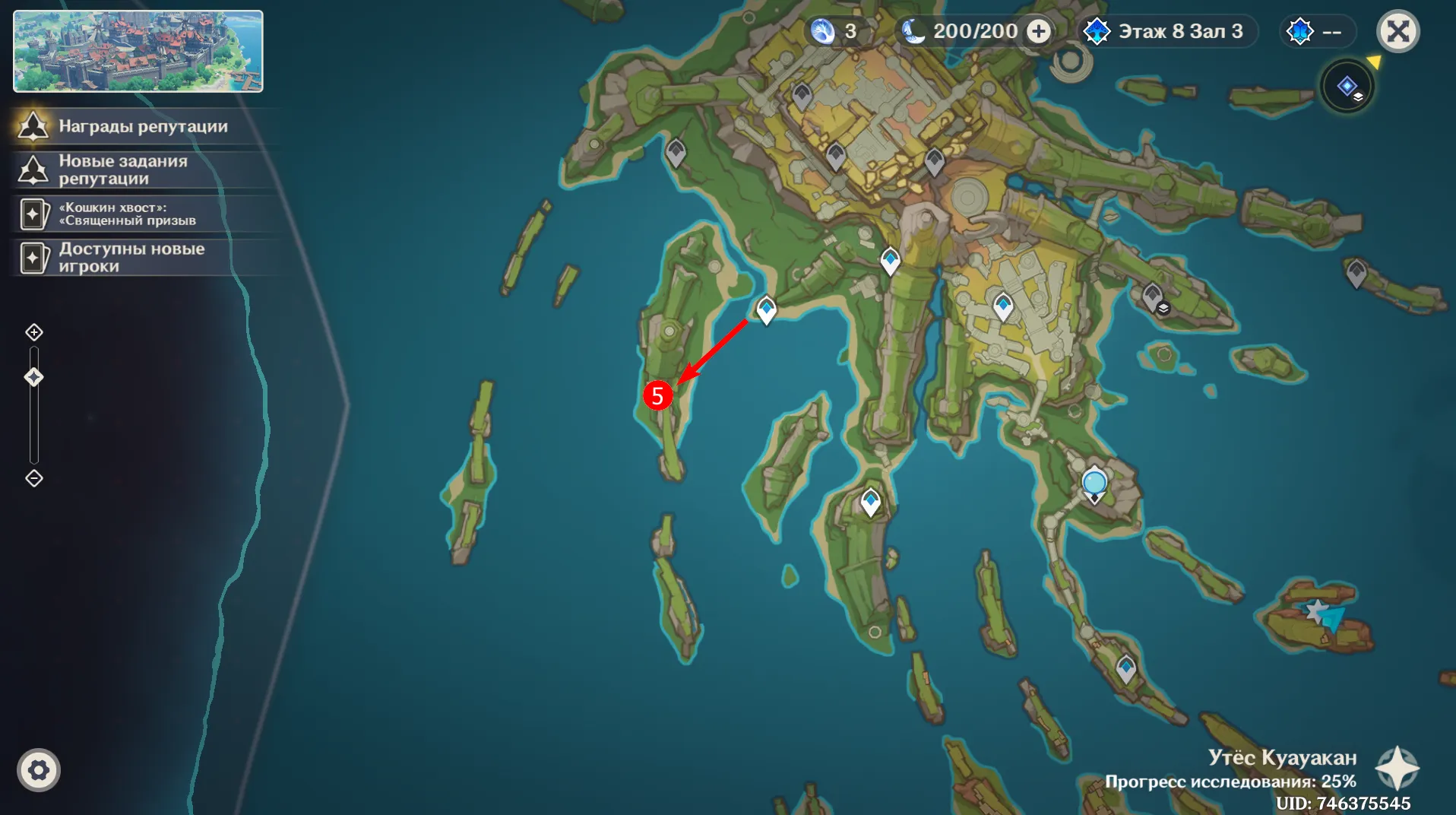Close the map with the X button
Image resolution: width=1456 pixels, height=815 pixels.
1397,32
